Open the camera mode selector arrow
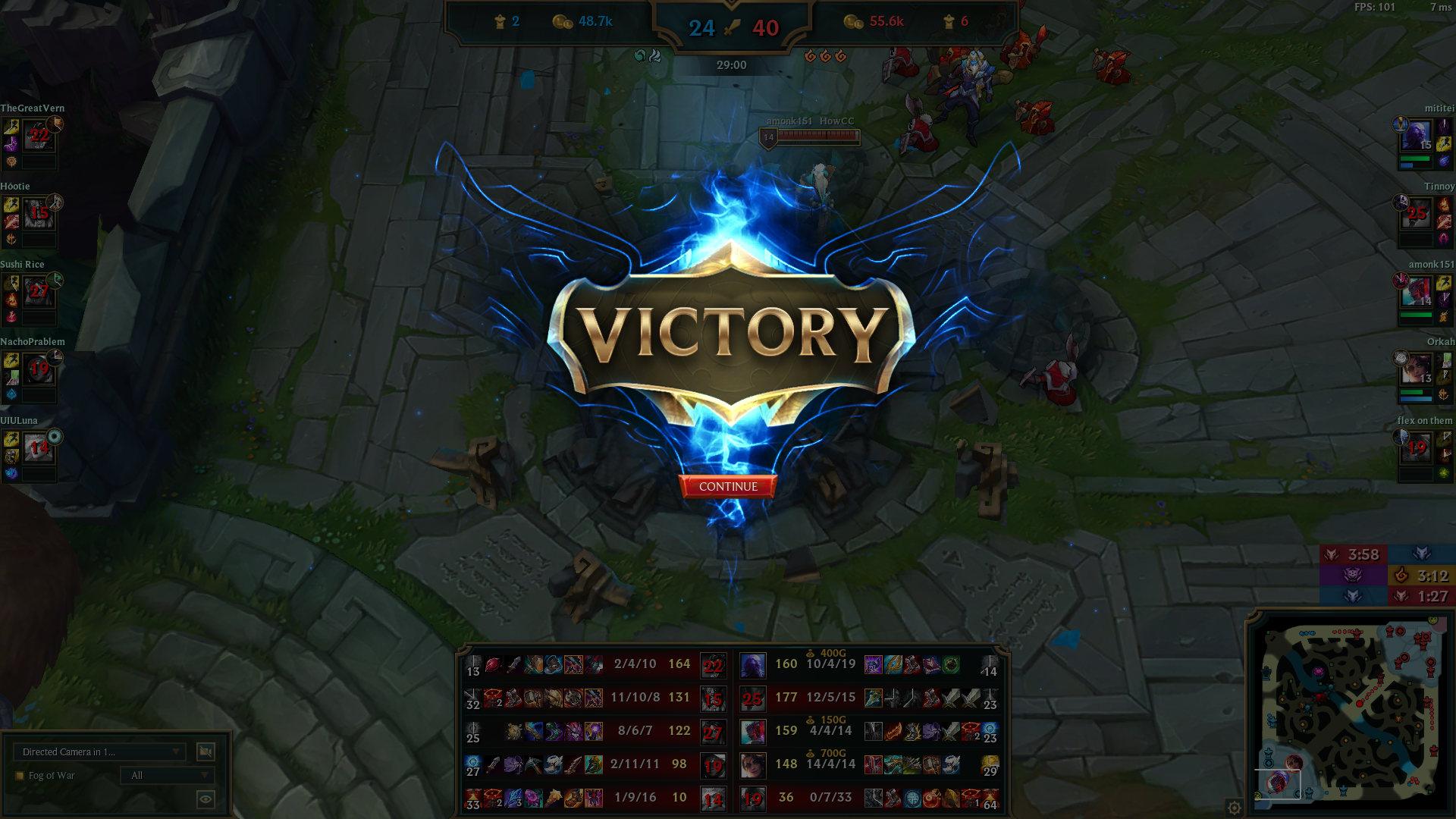This screenshot has width=1456, height=819. click(176, 752)
